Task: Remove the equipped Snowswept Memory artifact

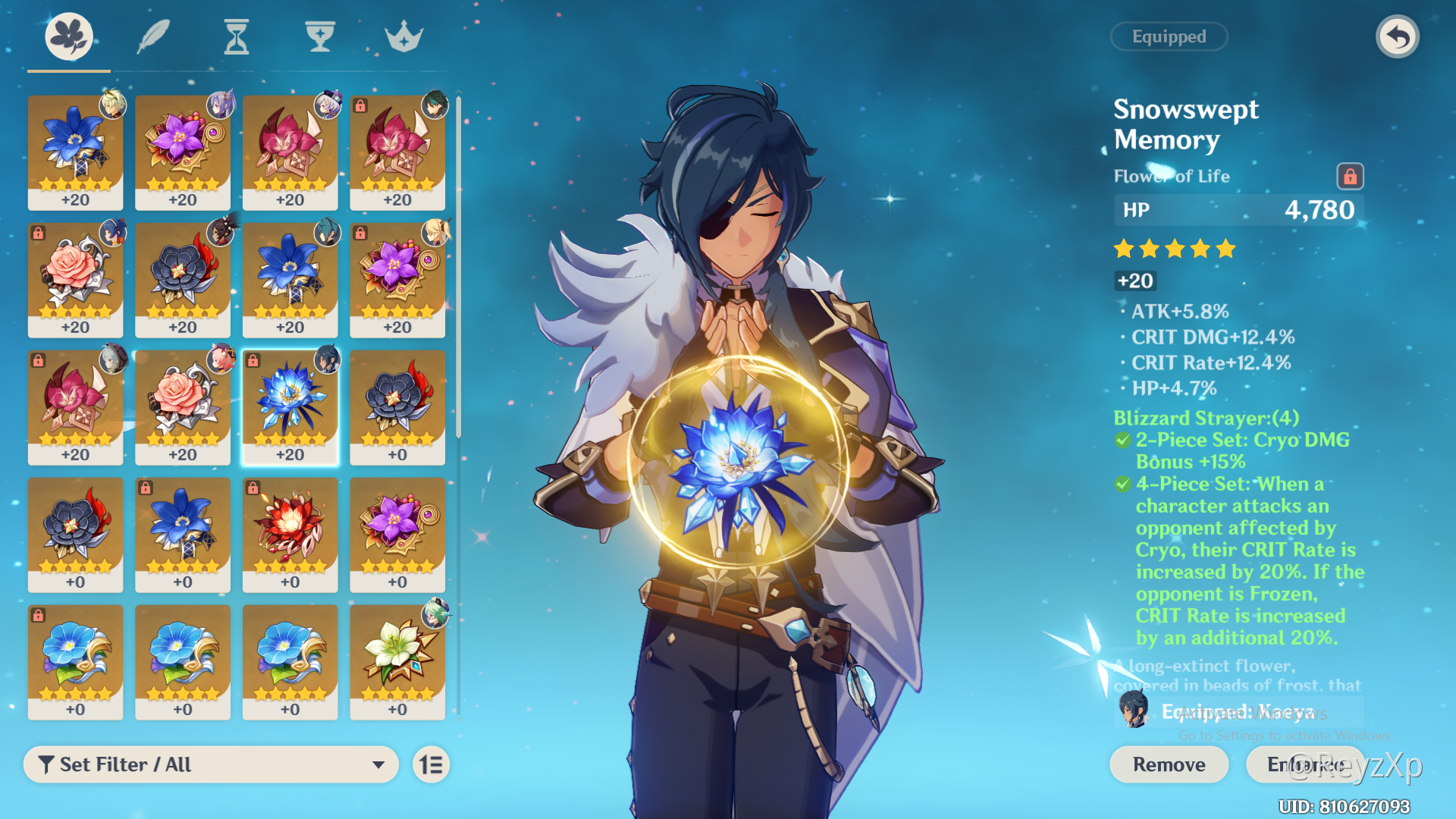Action: click(1169, 764)
